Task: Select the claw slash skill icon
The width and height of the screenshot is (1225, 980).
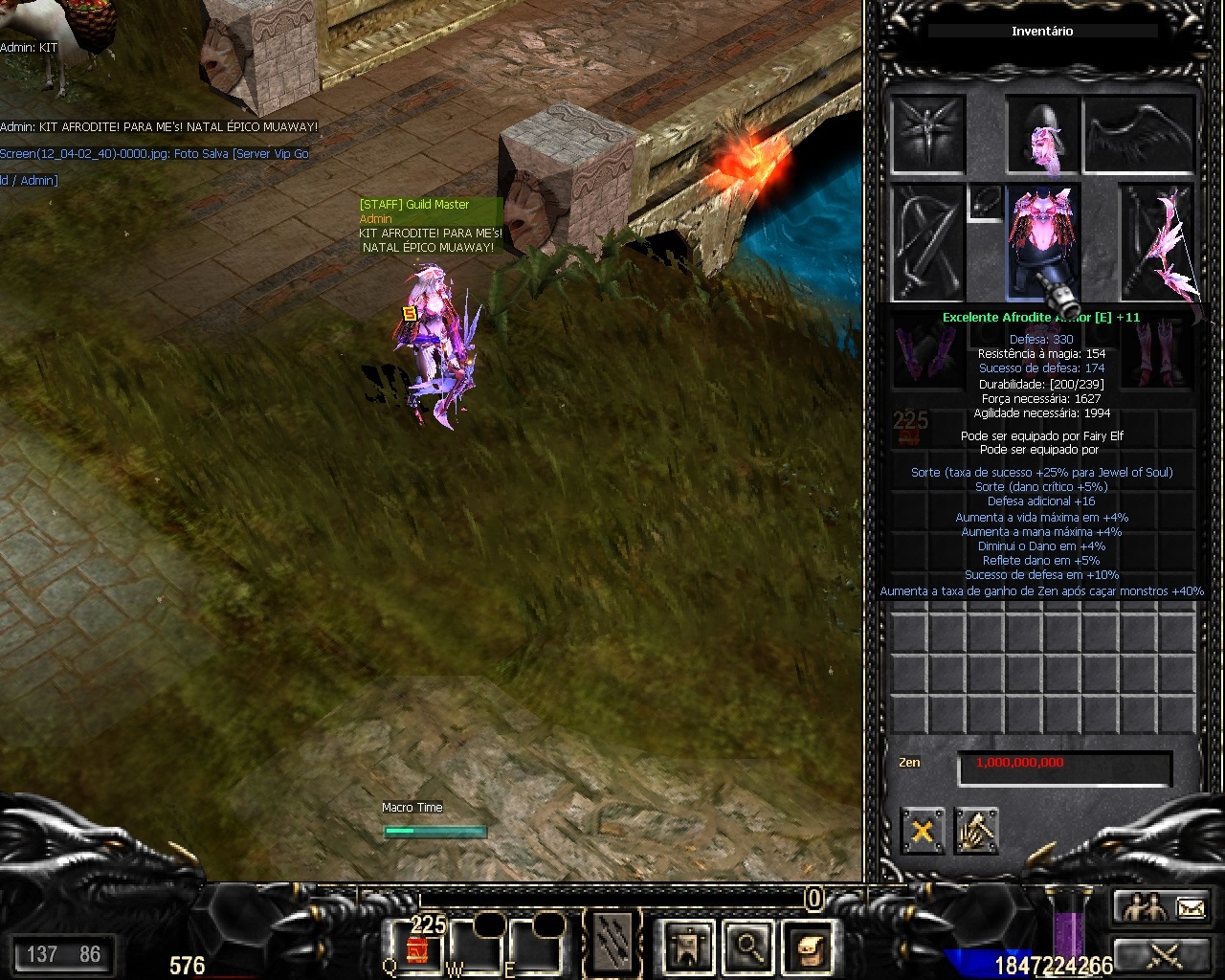Action: (613, 945)
